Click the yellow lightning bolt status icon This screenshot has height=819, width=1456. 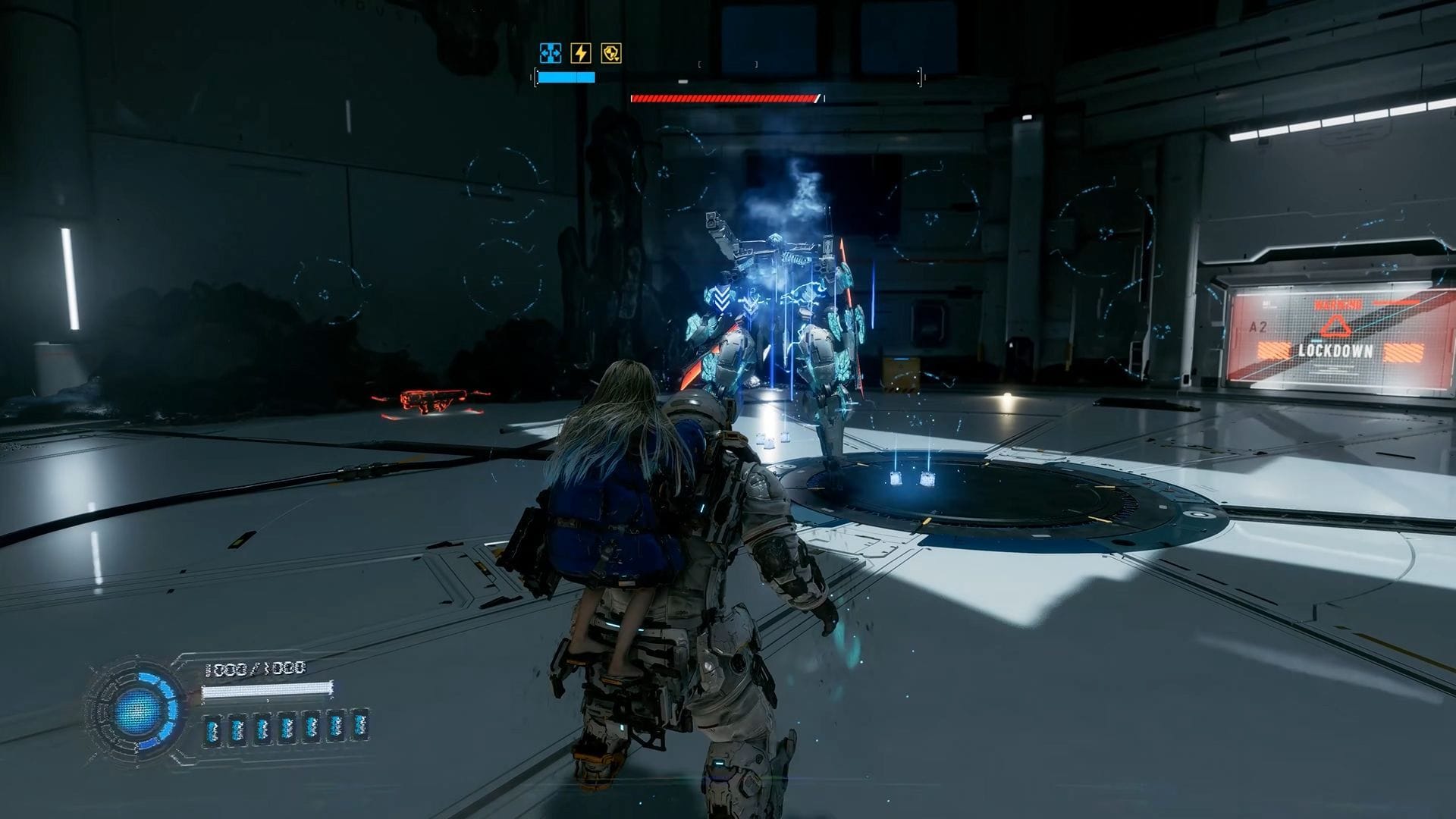[x=580, y=52]
